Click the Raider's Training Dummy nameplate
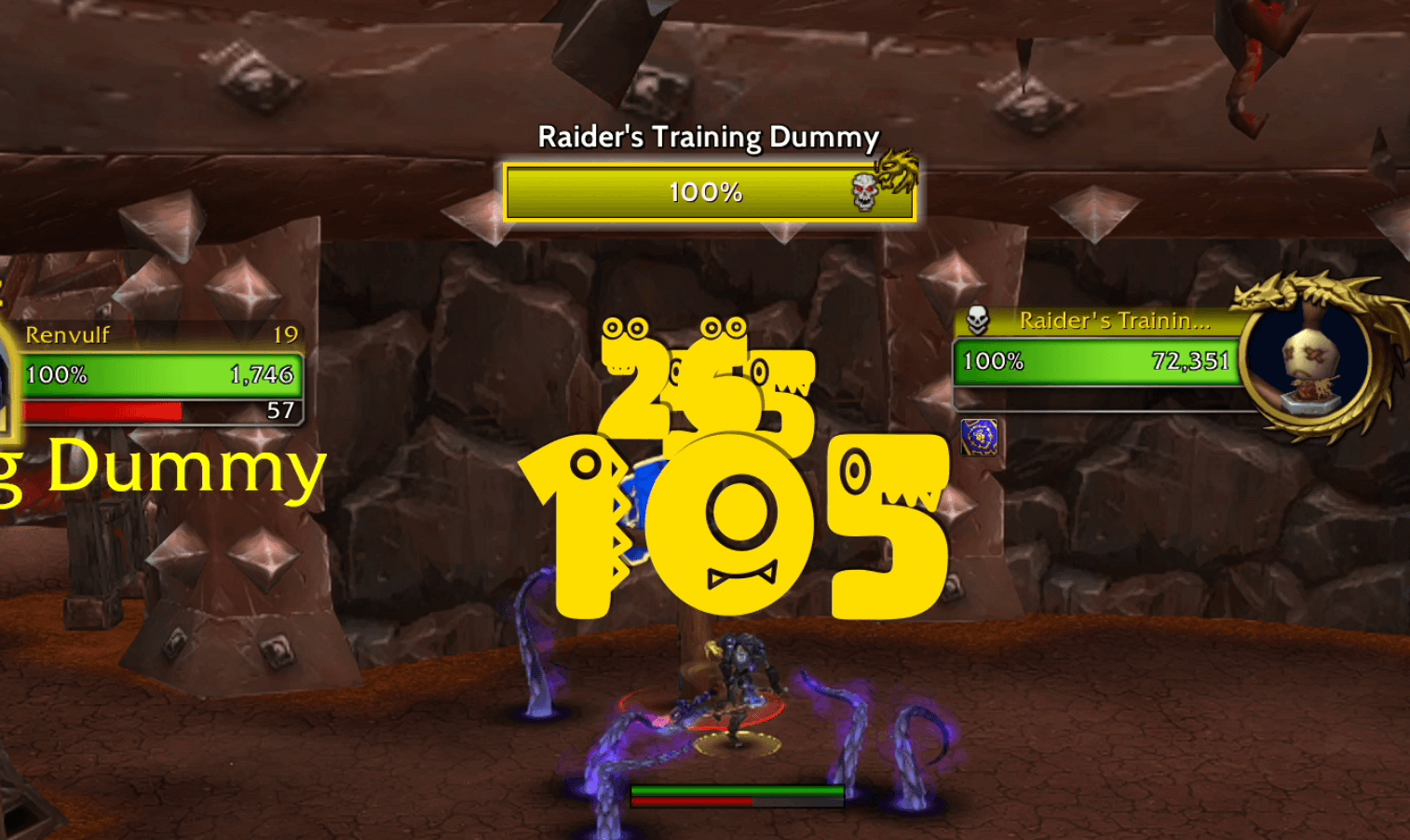Viewport: 1410px width, 840px height. click(x=708, y=192)
